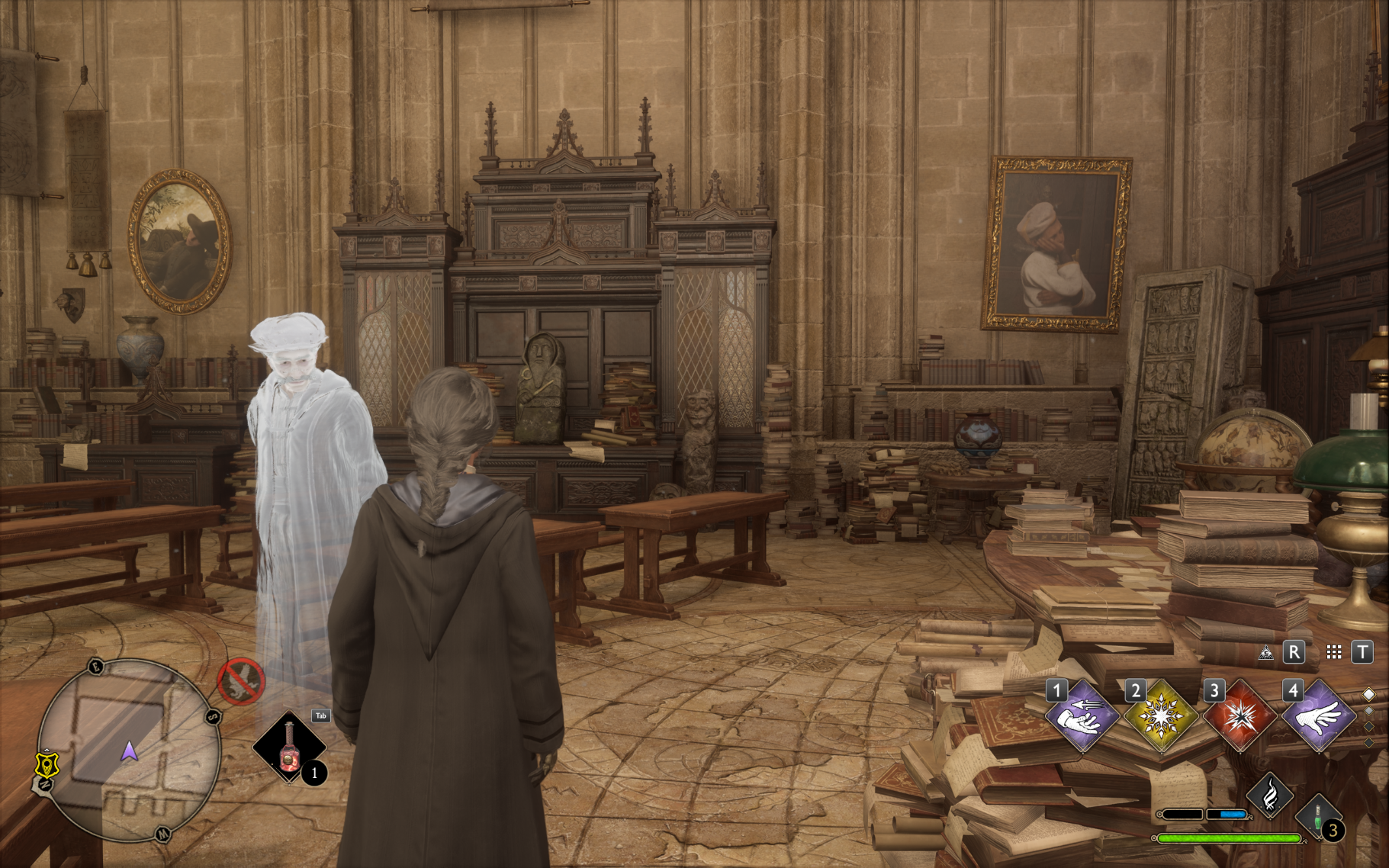Click the purple player arrow on minimap
1389x868 pixels.
(x=130, y=752)
